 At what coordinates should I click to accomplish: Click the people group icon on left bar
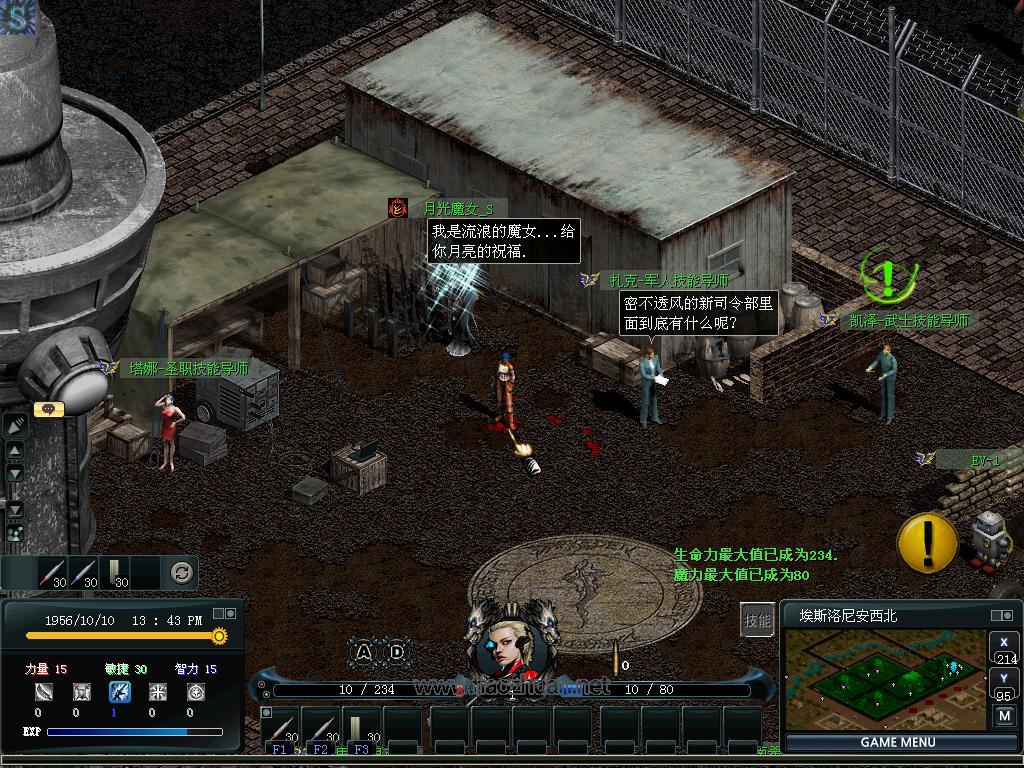coord(15,534)
